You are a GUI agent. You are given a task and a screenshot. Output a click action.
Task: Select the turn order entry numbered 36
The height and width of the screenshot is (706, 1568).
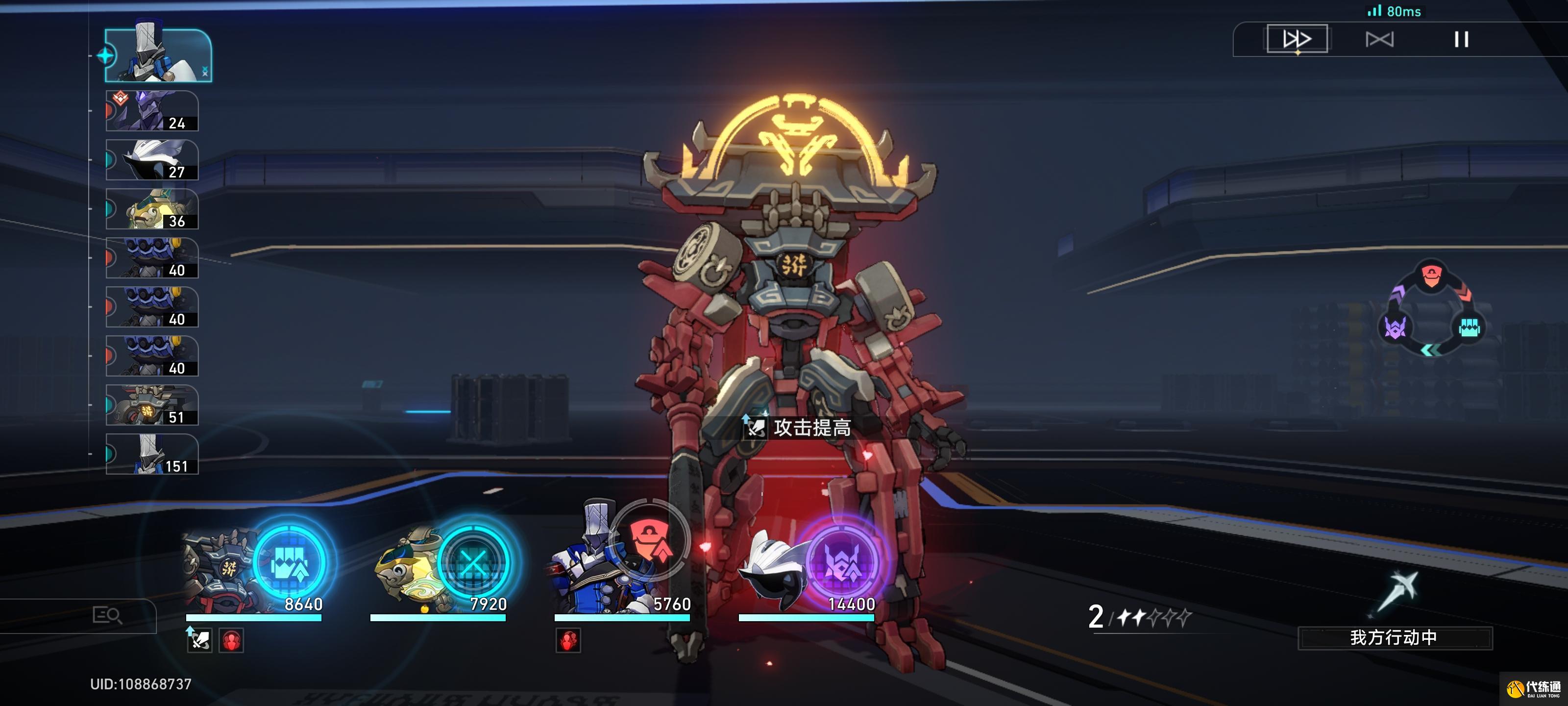click(x=152, y=209)
